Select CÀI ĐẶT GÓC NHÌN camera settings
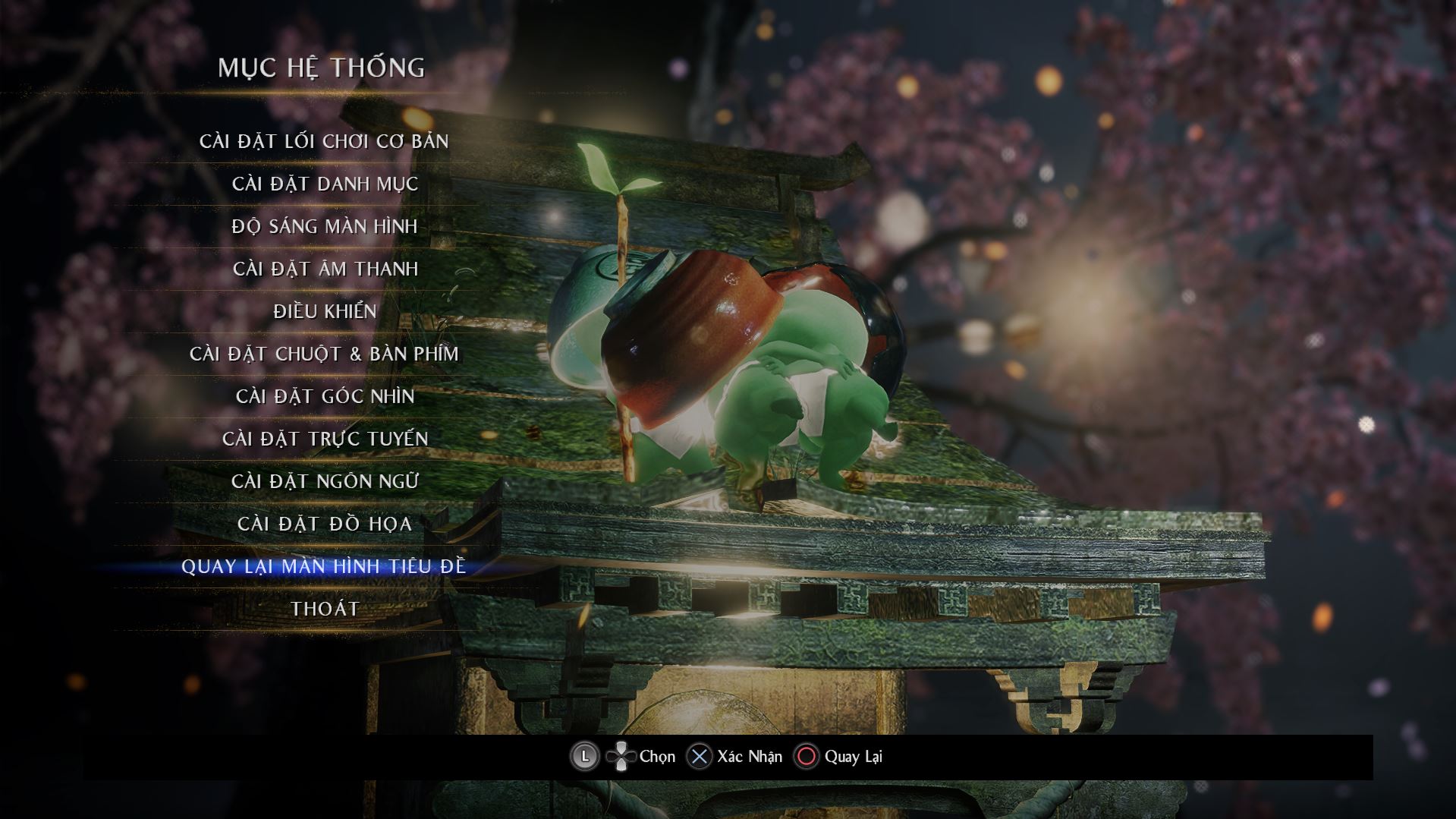 325,395
